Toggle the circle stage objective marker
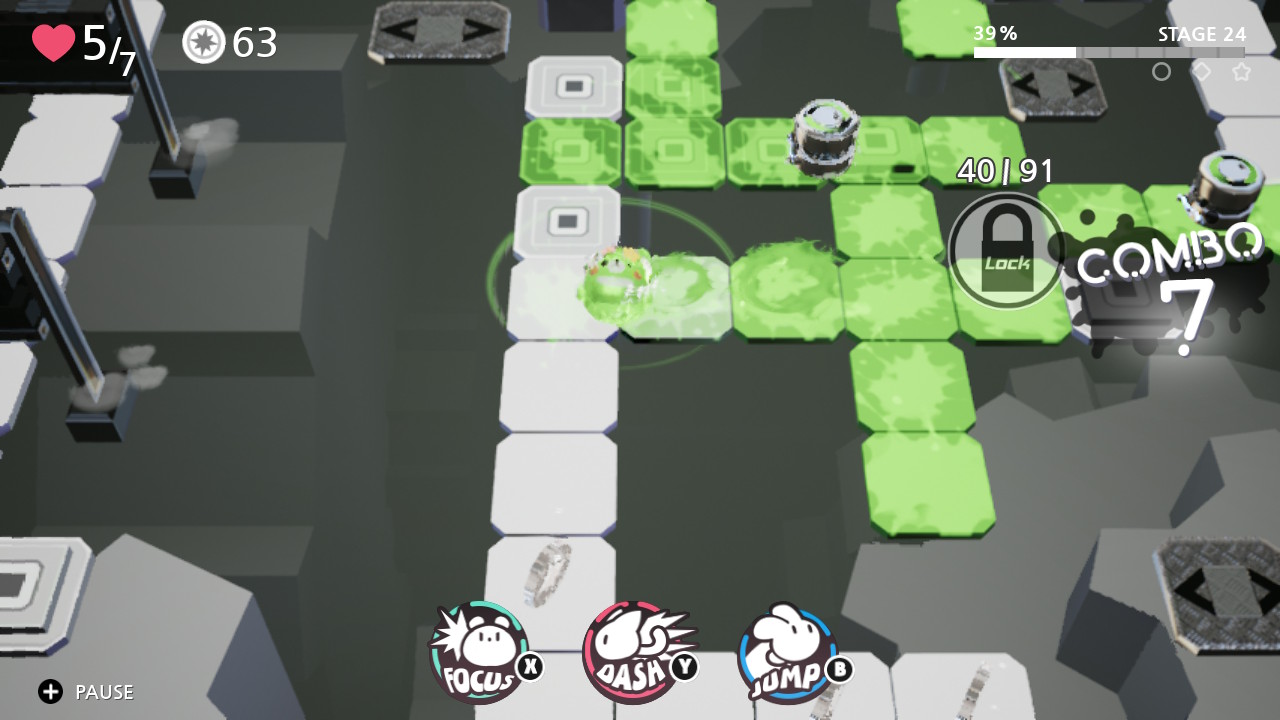 1161,71
